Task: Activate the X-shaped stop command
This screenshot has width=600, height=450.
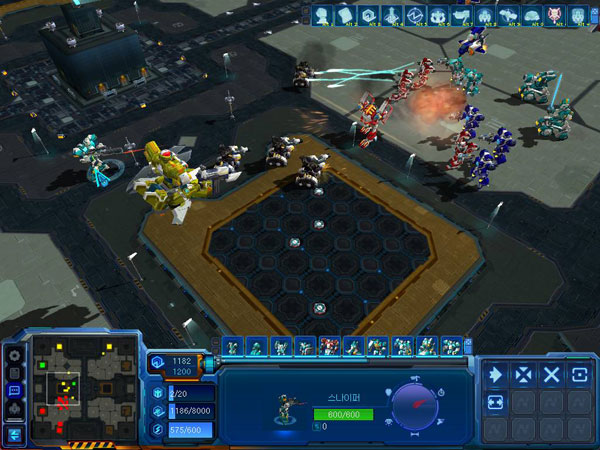Action: pyautogui.click(x=551, y=374)
